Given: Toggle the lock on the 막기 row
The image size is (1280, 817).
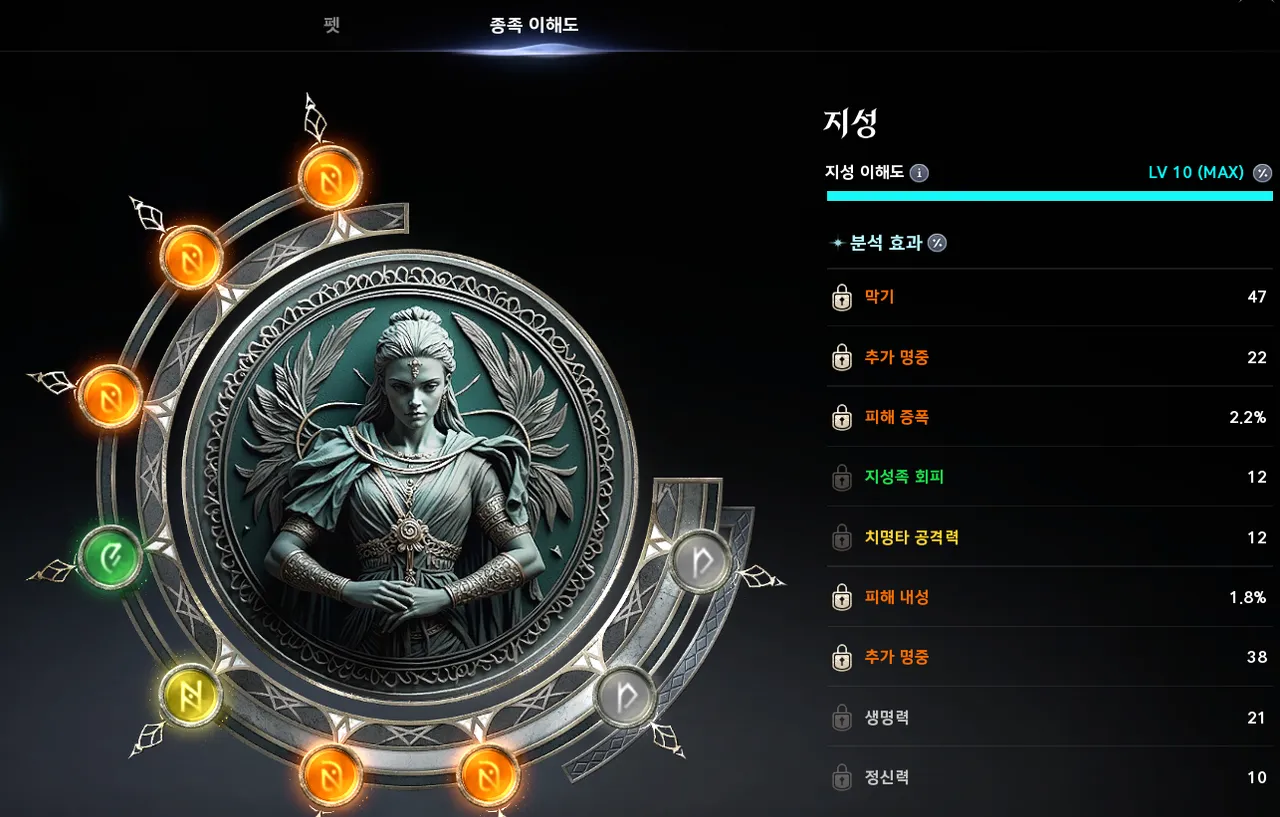Looking at the screenshot, I should pos(842,298).
